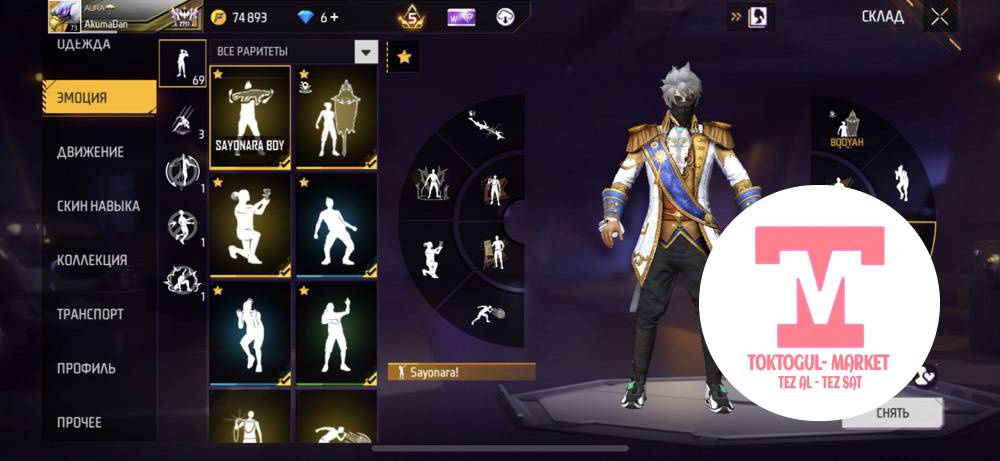Open the rank 5 star badge
Screen dimensions: 1000x461
click(412, 17)
